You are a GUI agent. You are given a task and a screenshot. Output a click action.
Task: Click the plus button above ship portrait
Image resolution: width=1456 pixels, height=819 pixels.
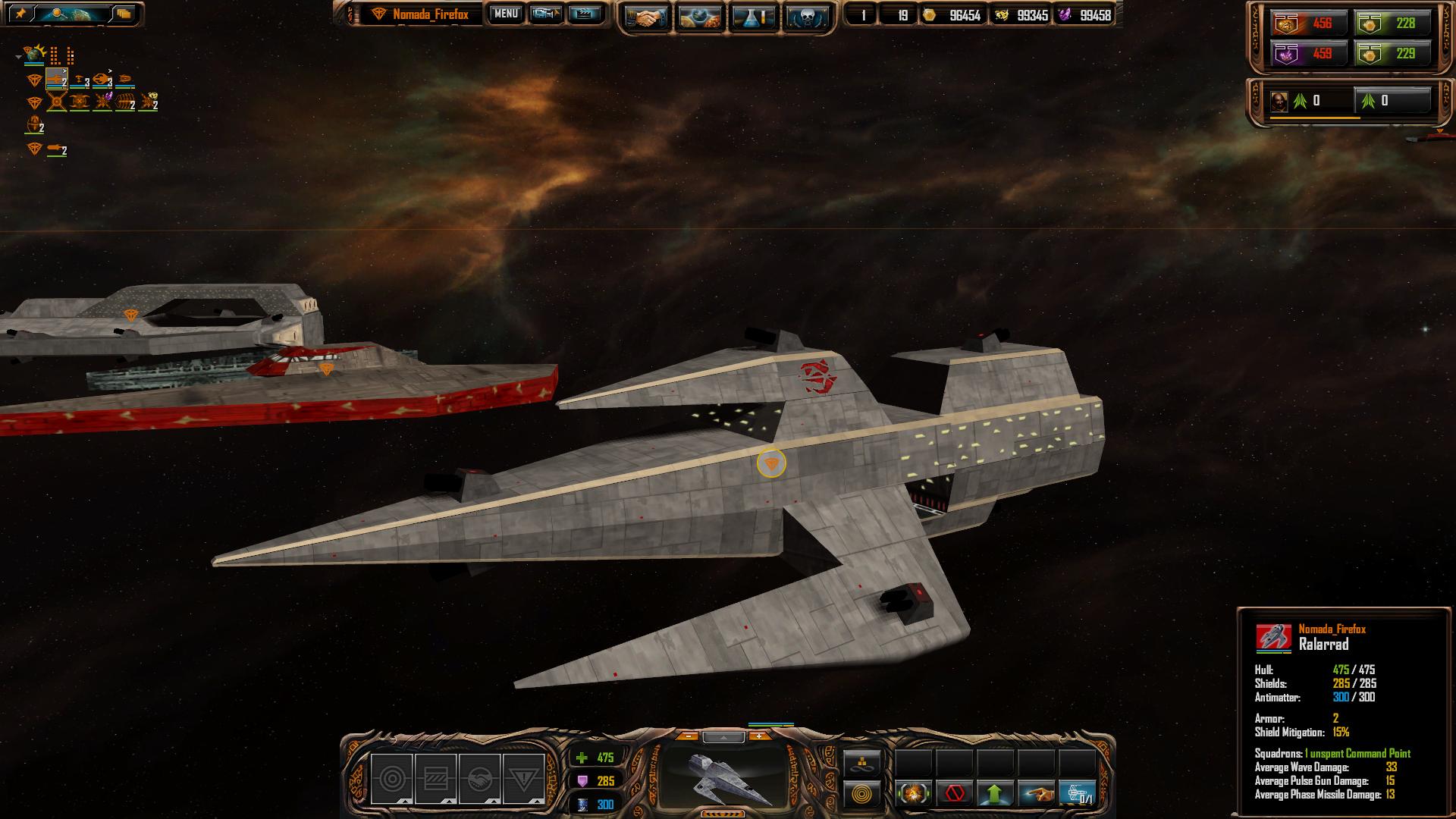coord(759,736)
